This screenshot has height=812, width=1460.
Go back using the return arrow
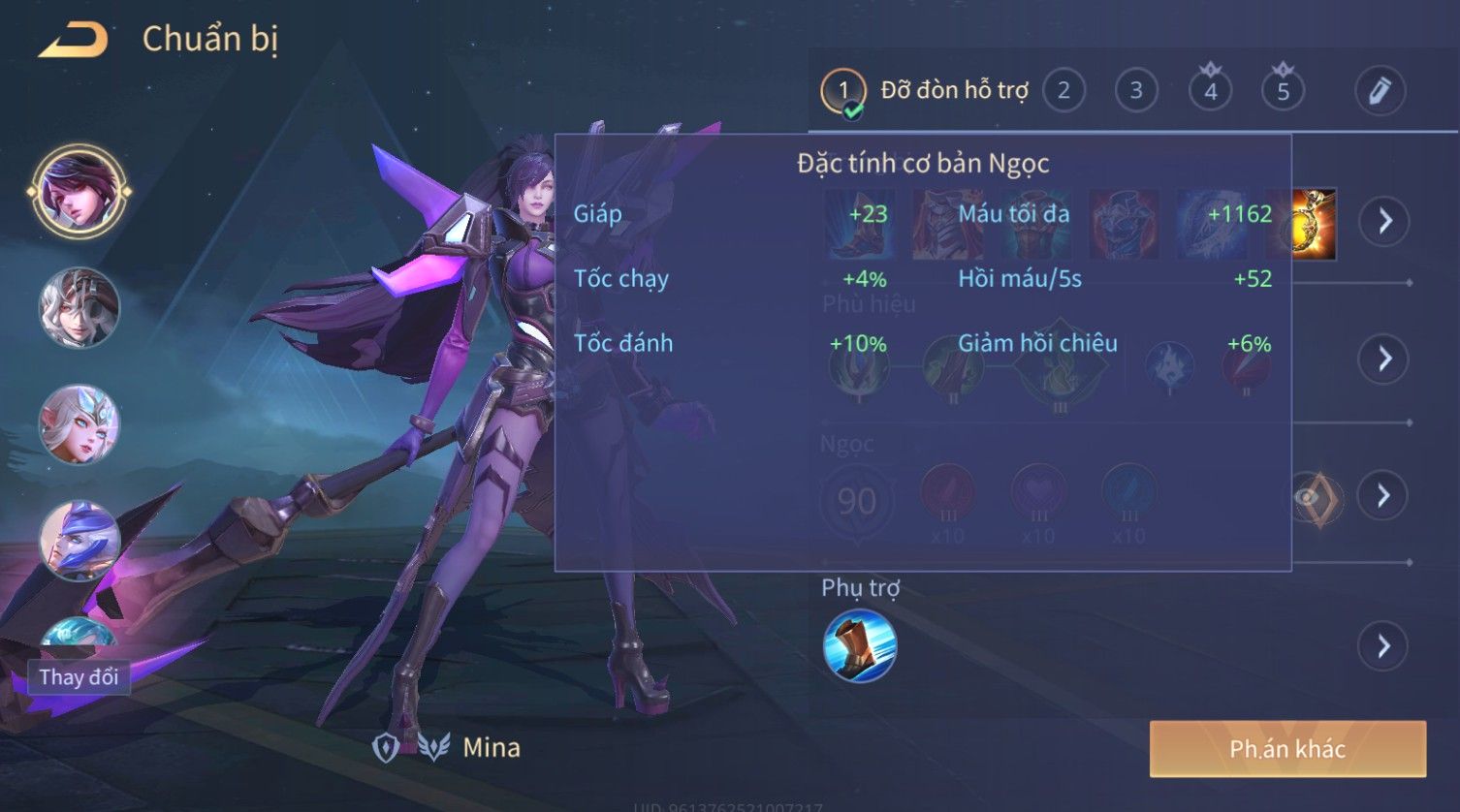coord(74,40)
